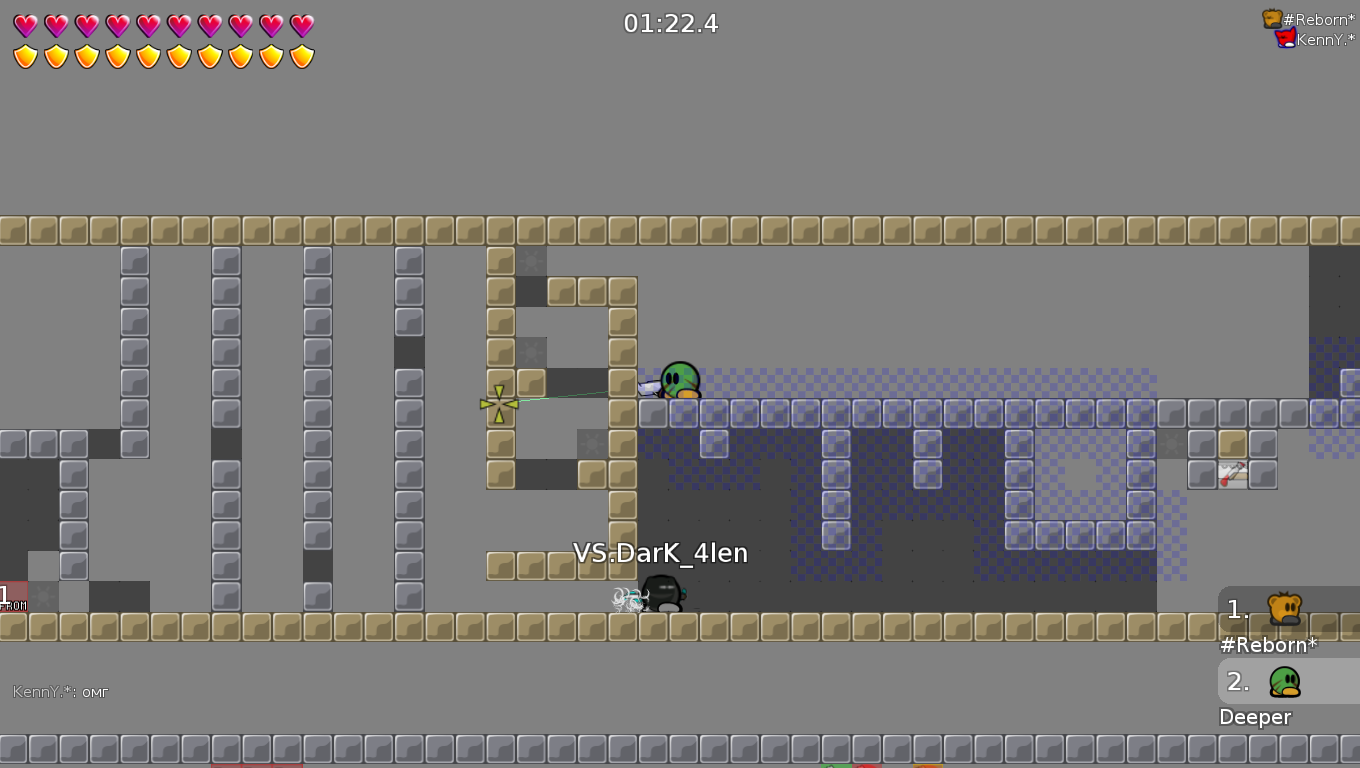The width and height of the screenshot is (1360, 768).
Task: Select the first yellow armor shield icon
Action: point(25,57)
